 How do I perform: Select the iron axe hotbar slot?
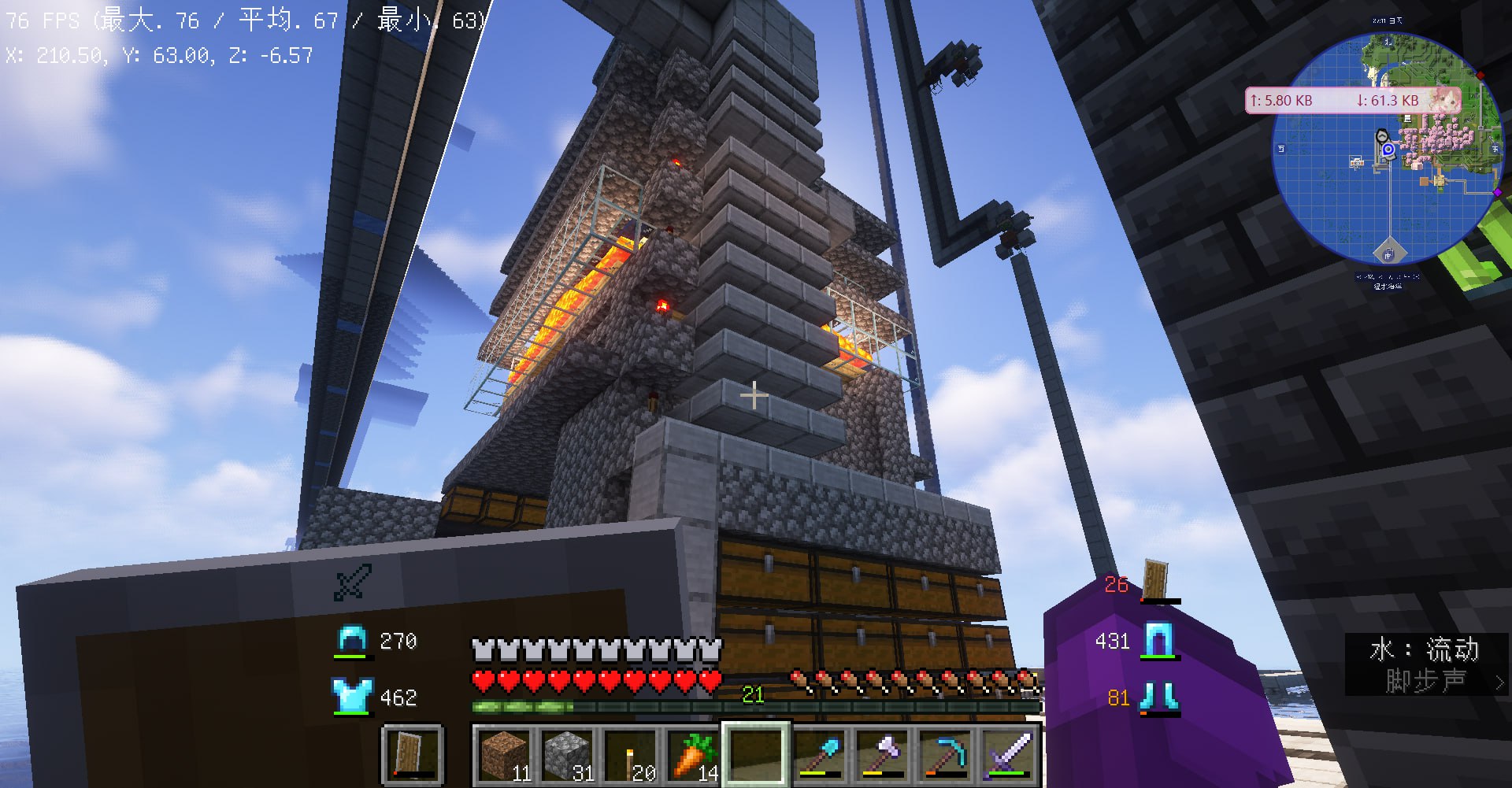click(x=882, y=755)
